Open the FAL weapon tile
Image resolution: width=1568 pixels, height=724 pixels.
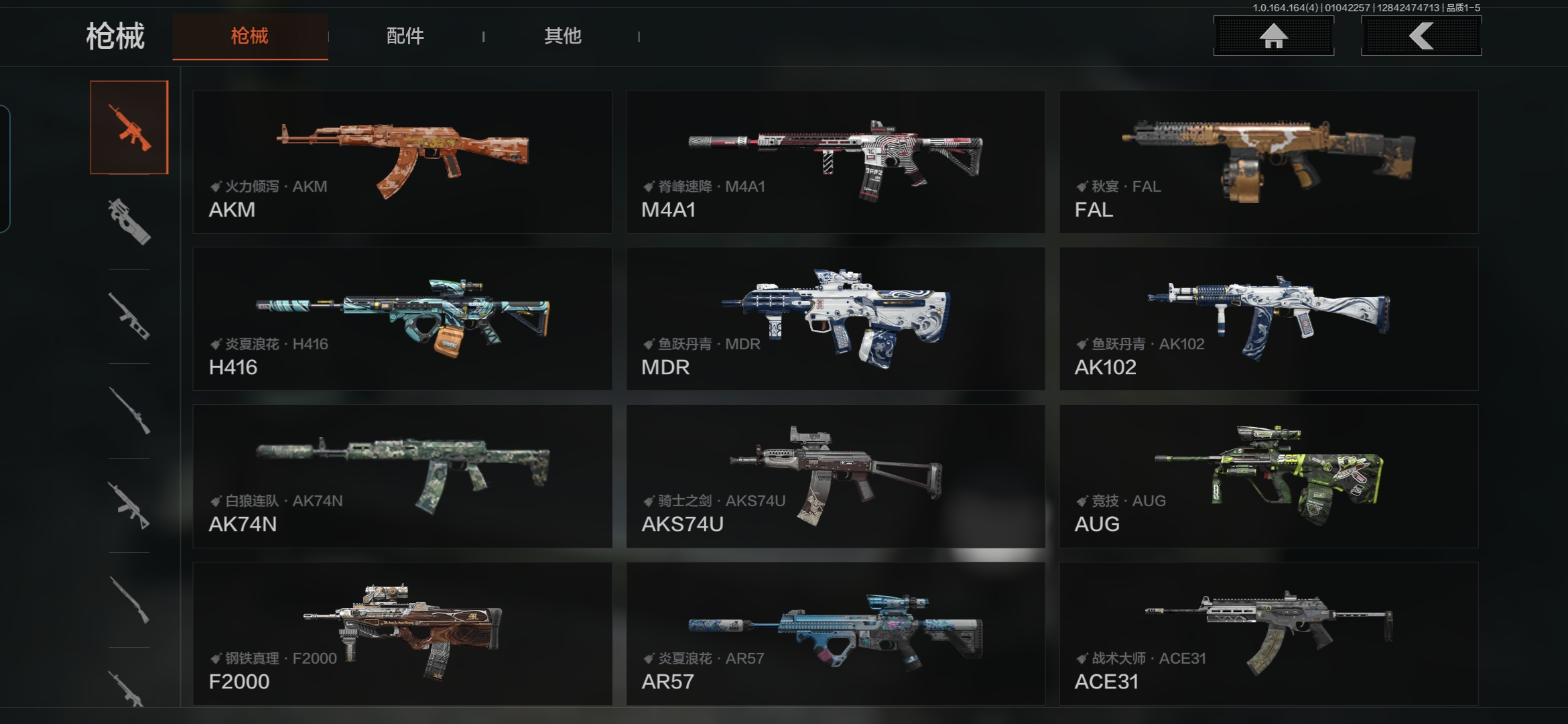tap(1268, 162)
